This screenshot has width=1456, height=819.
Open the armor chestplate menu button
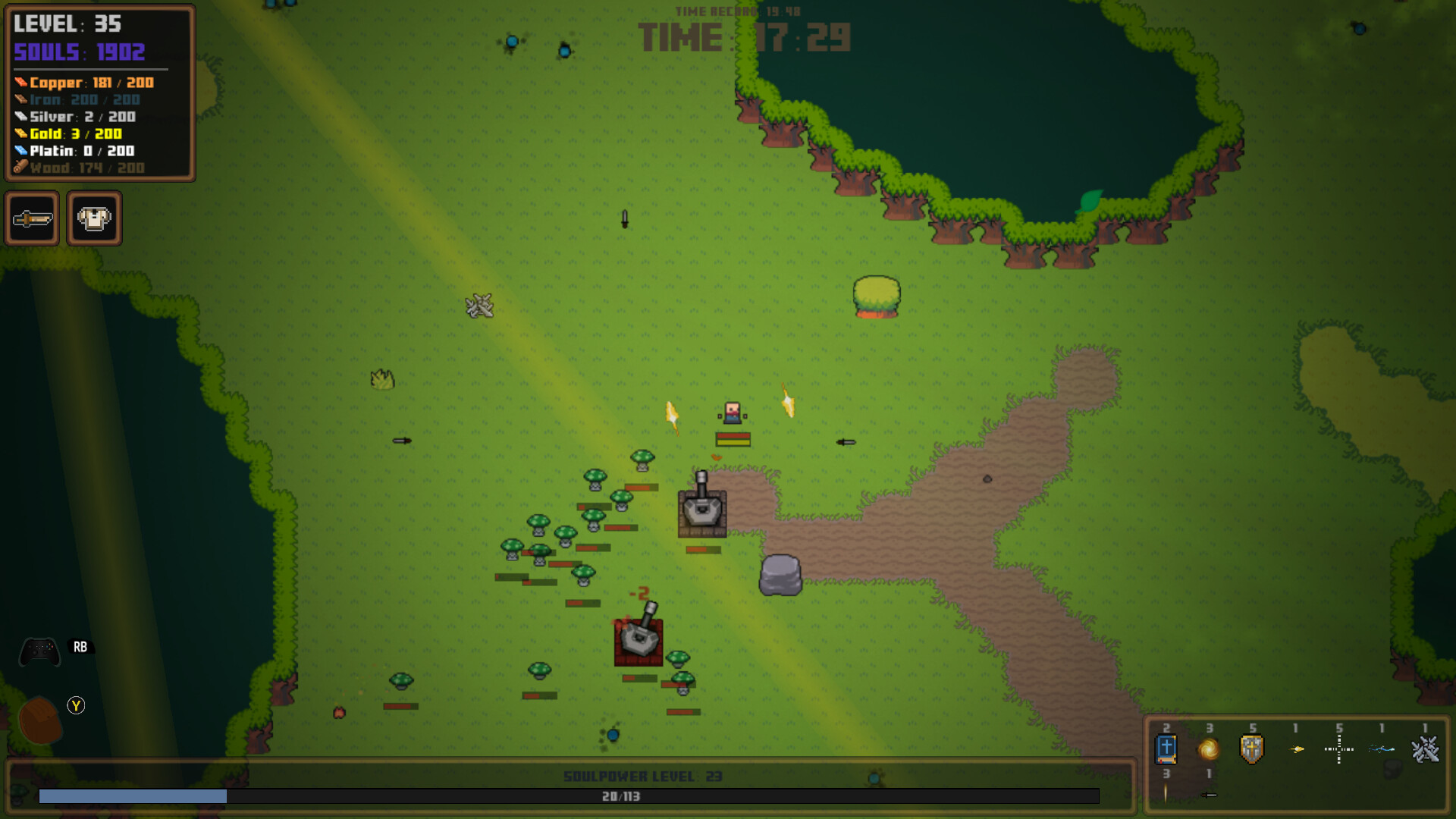pos(93,218)
